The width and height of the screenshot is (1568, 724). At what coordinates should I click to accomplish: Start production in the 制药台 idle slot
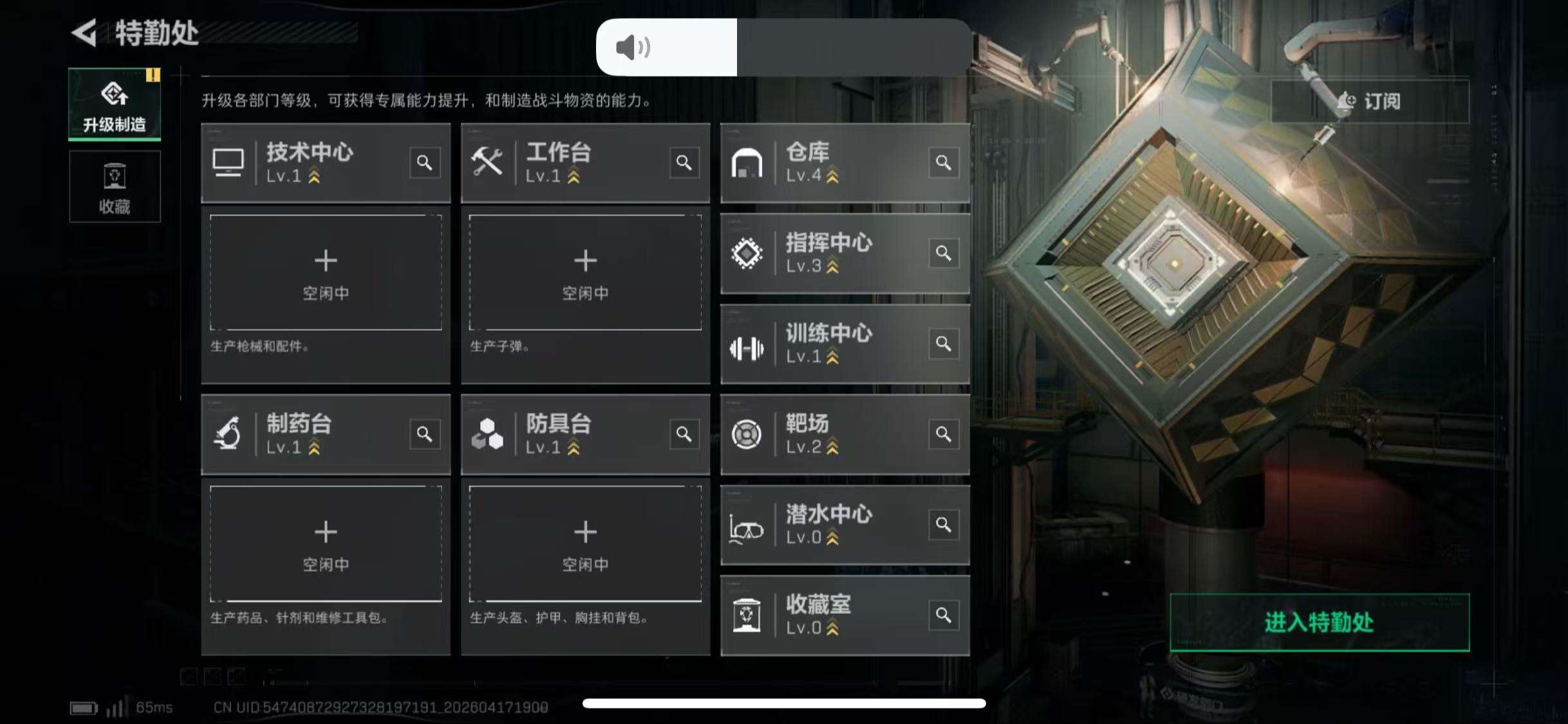[326, 544]
